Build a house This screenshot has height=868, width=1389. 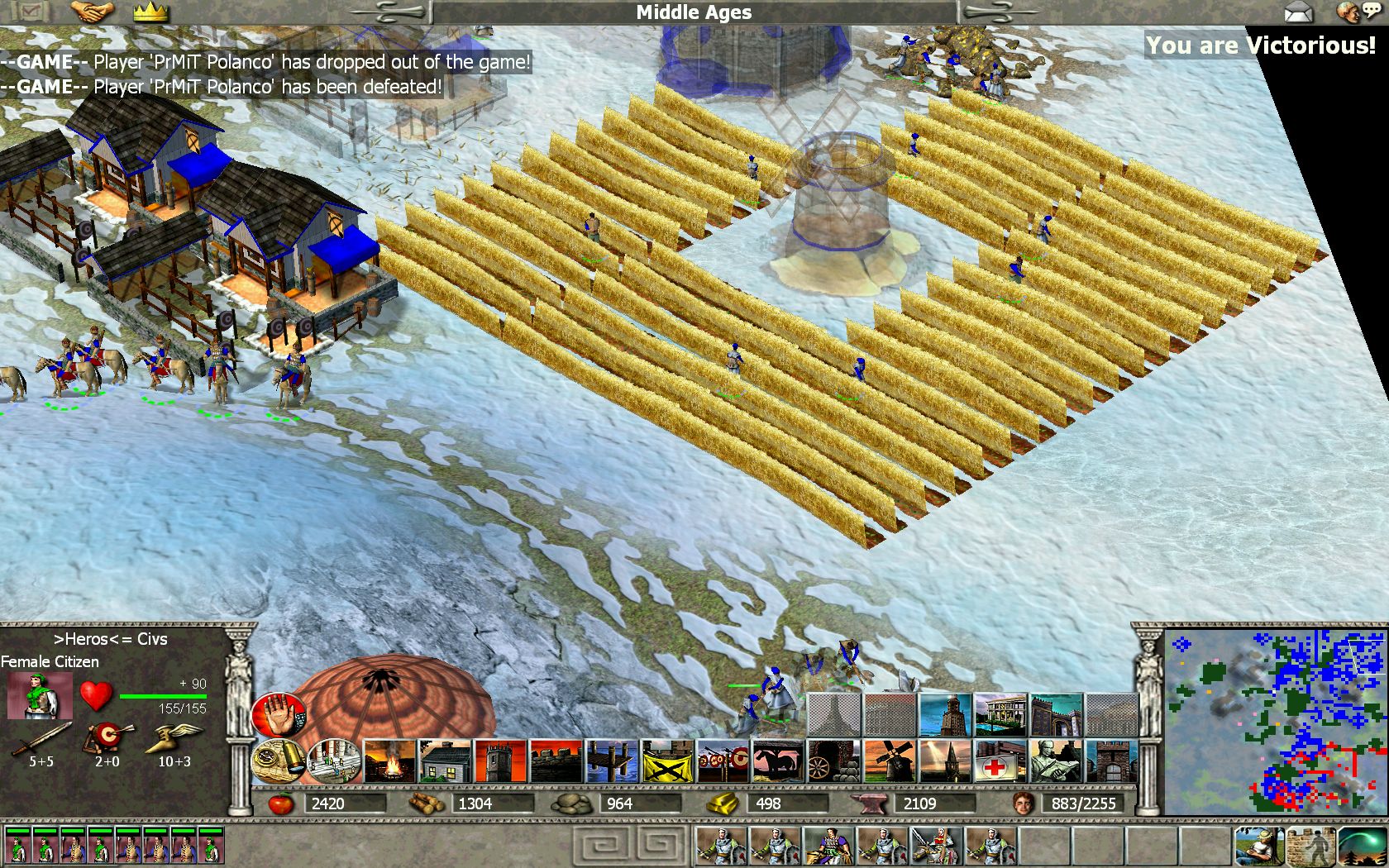[445, 761]
